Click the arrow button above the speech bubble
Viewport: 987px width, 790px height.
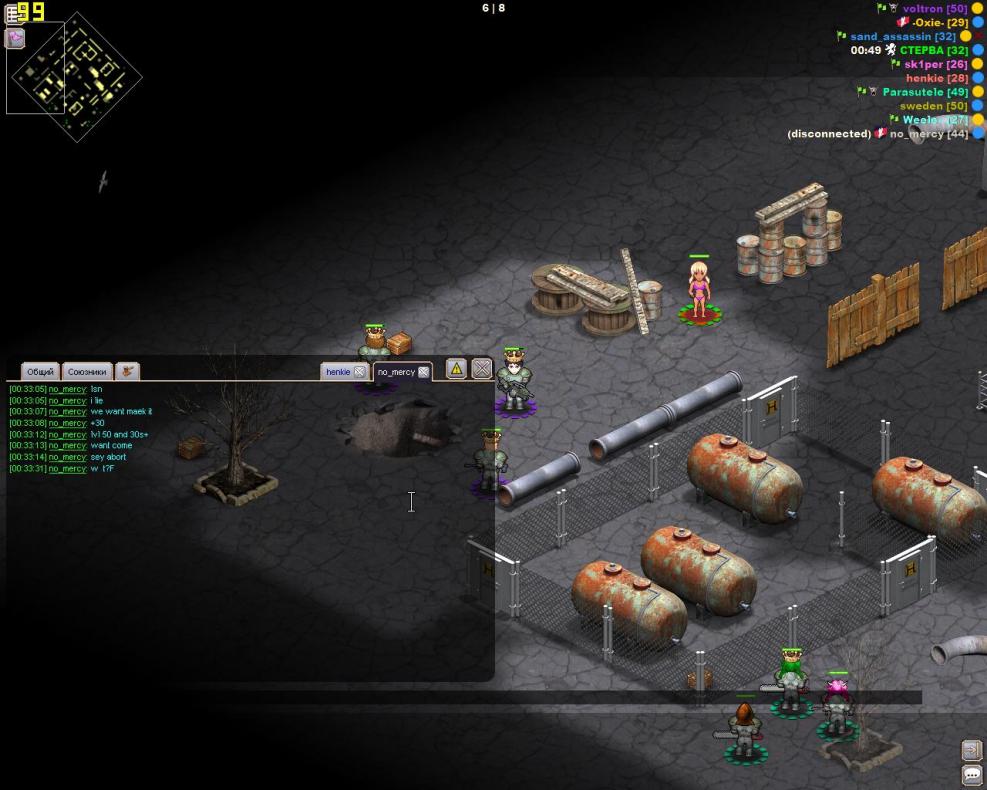[x=972, y=750]
